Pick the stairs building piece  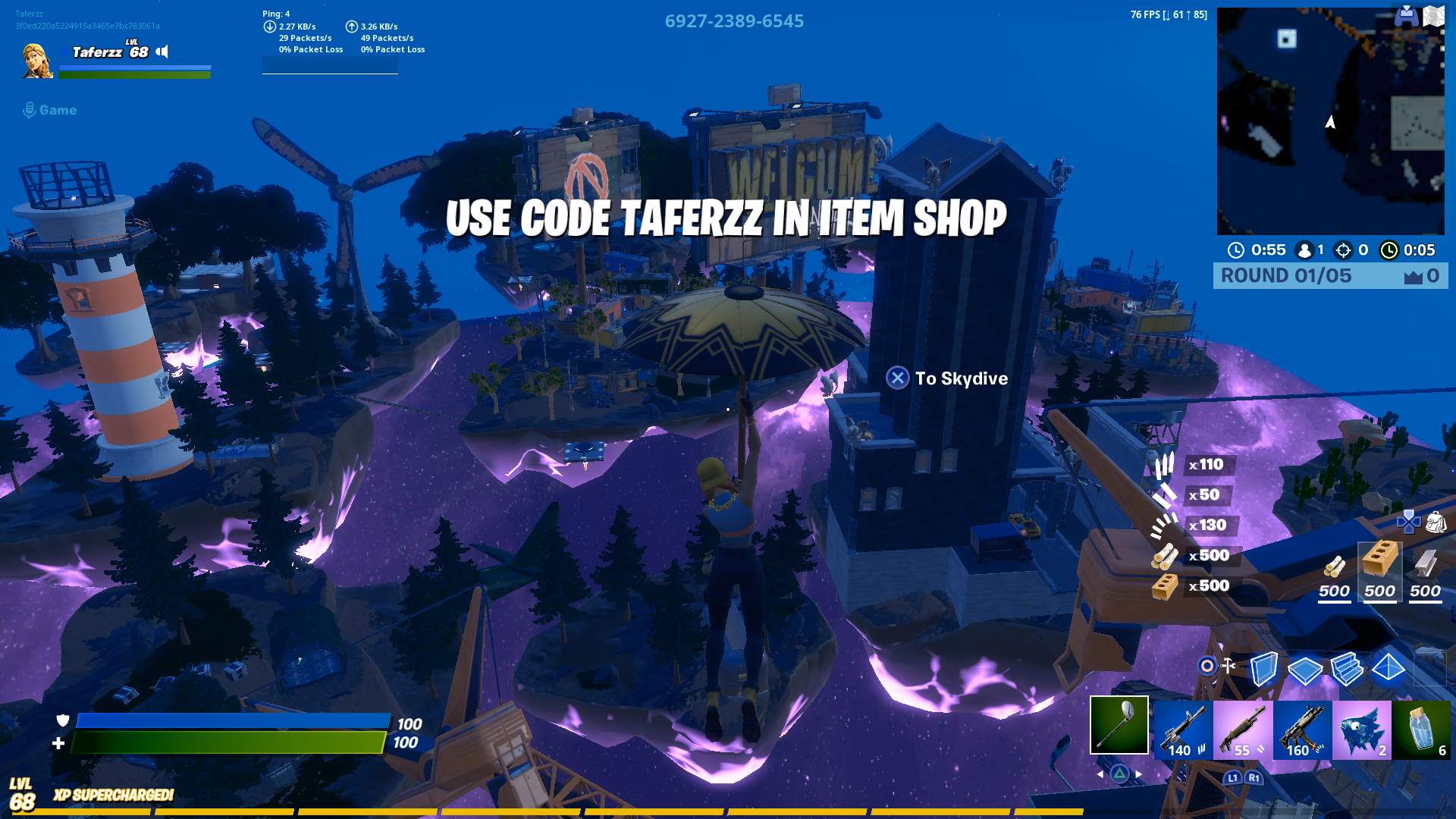point(1347,669)
